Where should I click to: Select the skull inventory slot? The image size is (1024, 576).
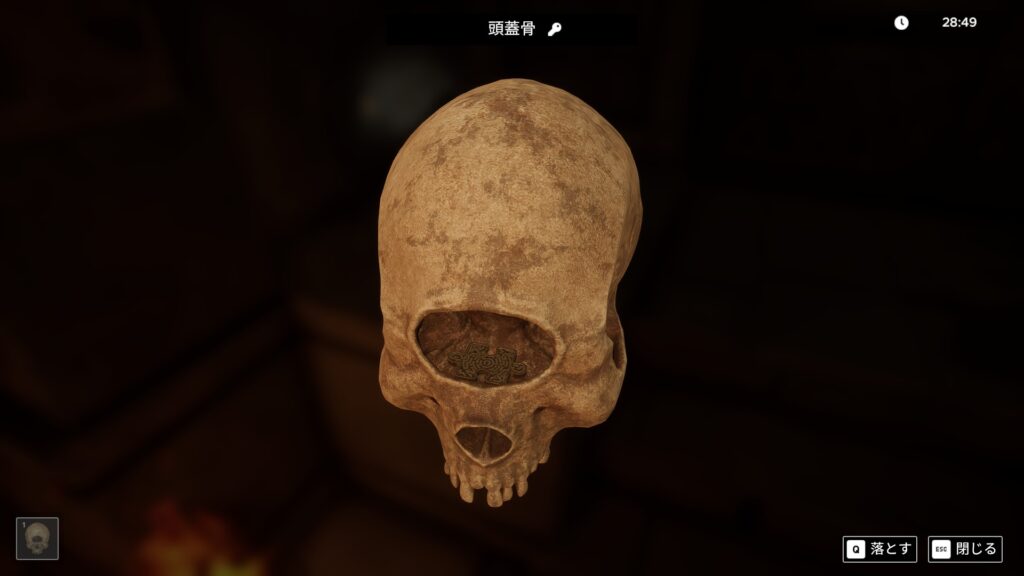tap(37, 539)
